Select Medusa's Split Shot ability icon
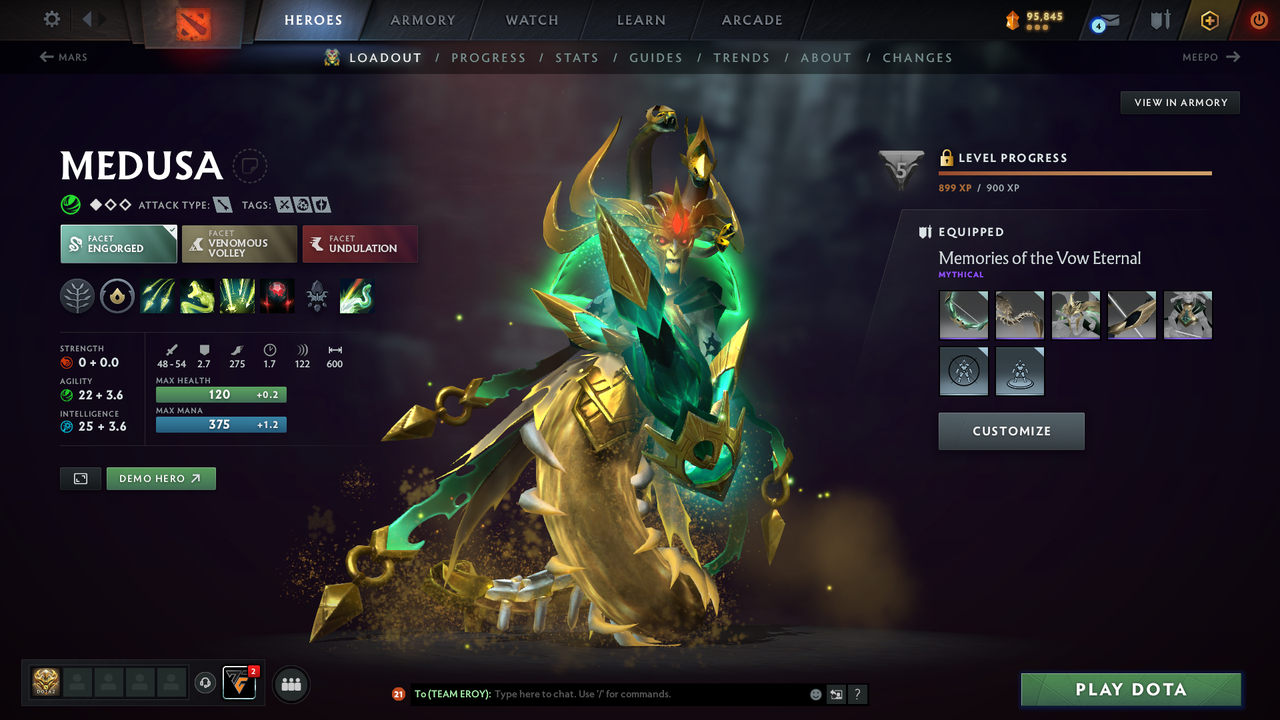 pyautogui.click(x=157, y=295)
